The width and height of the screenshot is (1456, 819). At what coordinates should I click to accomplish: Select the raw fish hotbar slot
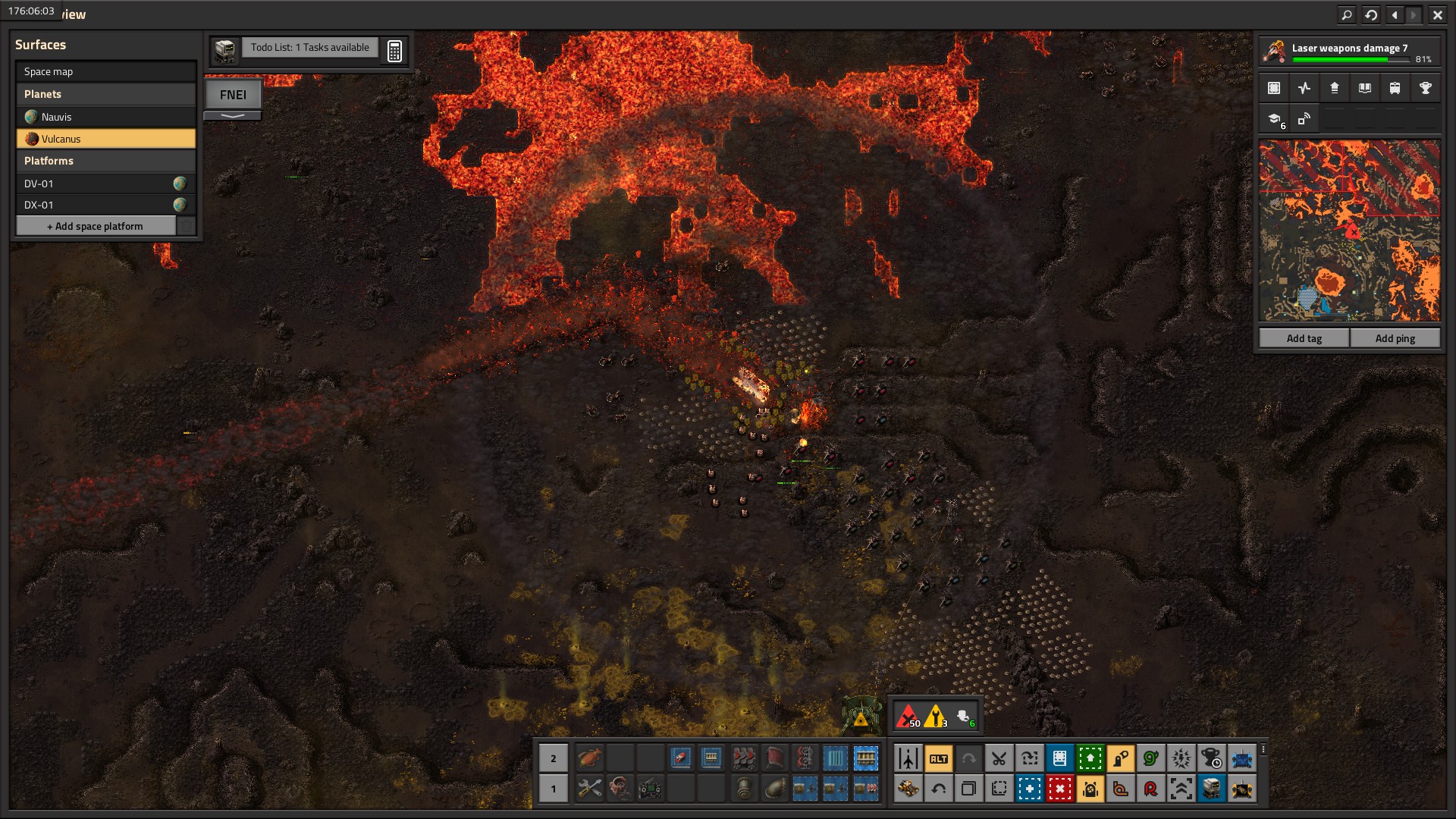click(589, 758)
